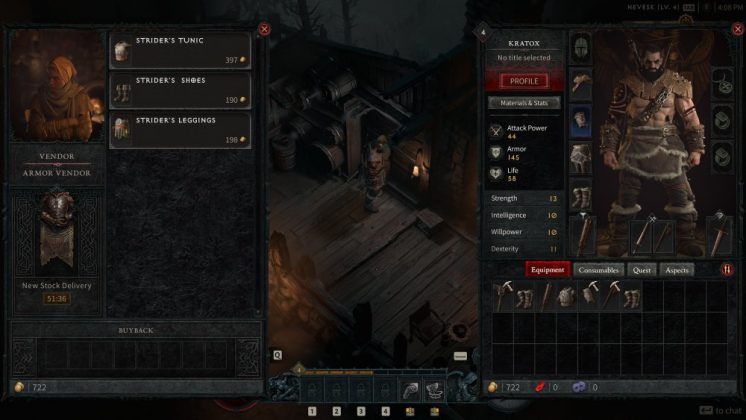Close the armor vendor window
Image resolution: width=746 pixels, height=420 pixels.
tap(264, 29)
